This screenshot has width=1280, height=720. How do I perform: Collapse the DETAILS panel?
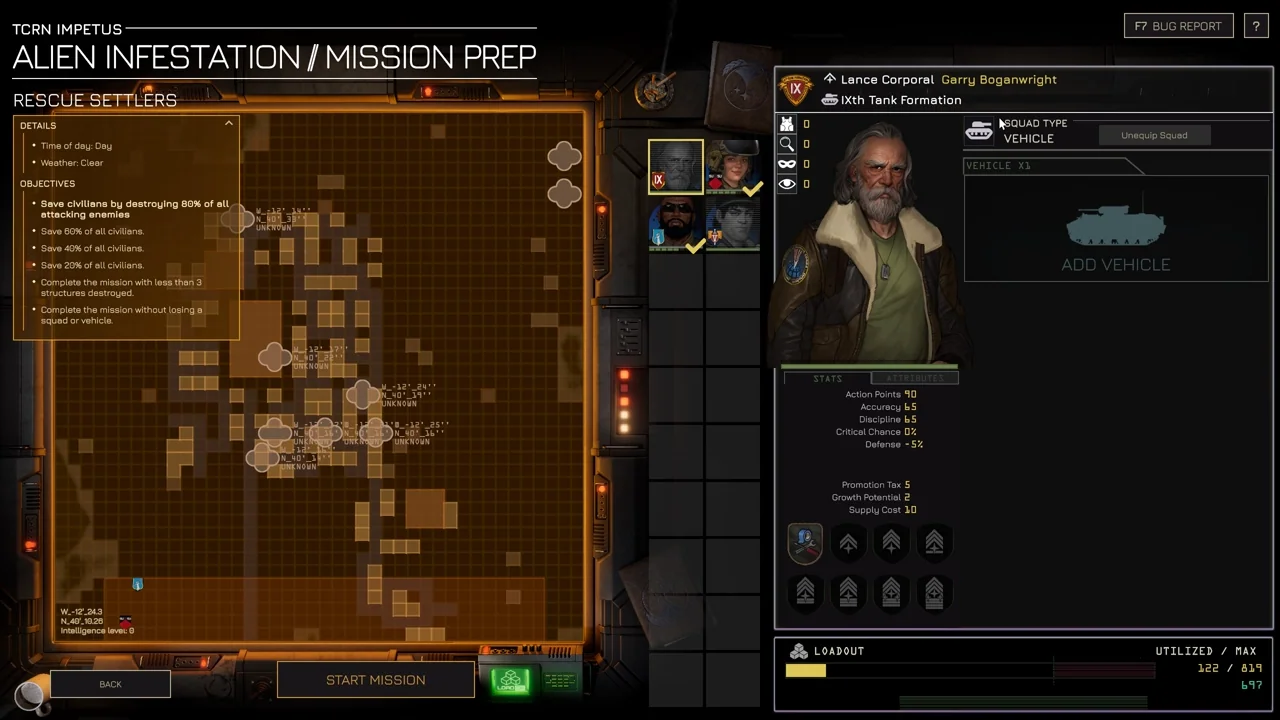click(229, 122)
